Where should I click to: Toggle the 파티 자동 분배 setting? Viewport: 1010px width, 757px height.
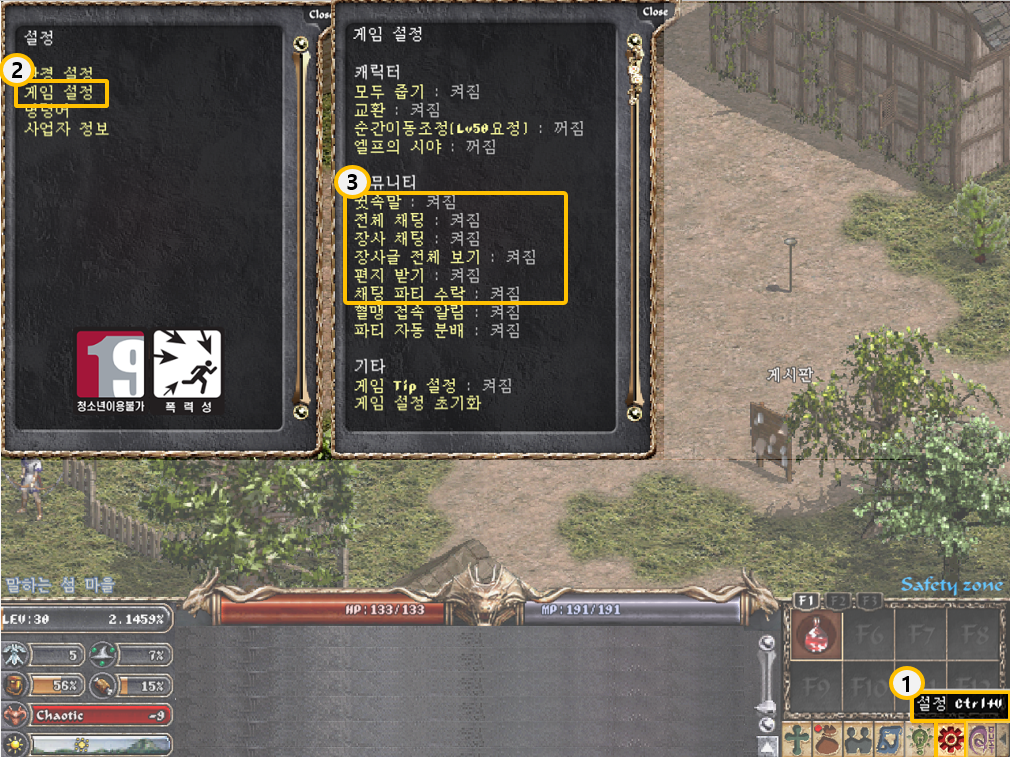437,330
